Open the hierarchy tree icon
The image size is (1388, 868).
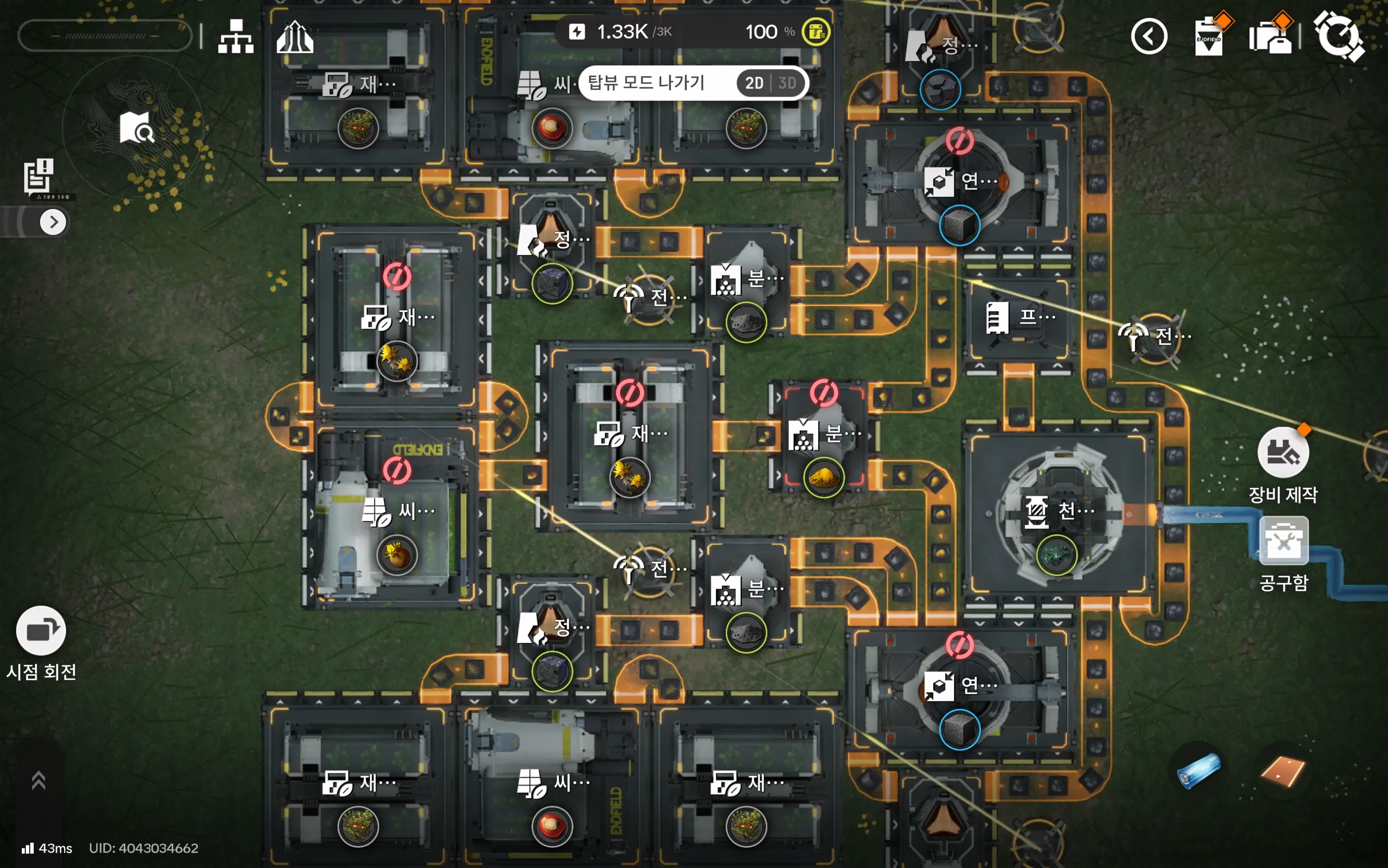point(235,37)
